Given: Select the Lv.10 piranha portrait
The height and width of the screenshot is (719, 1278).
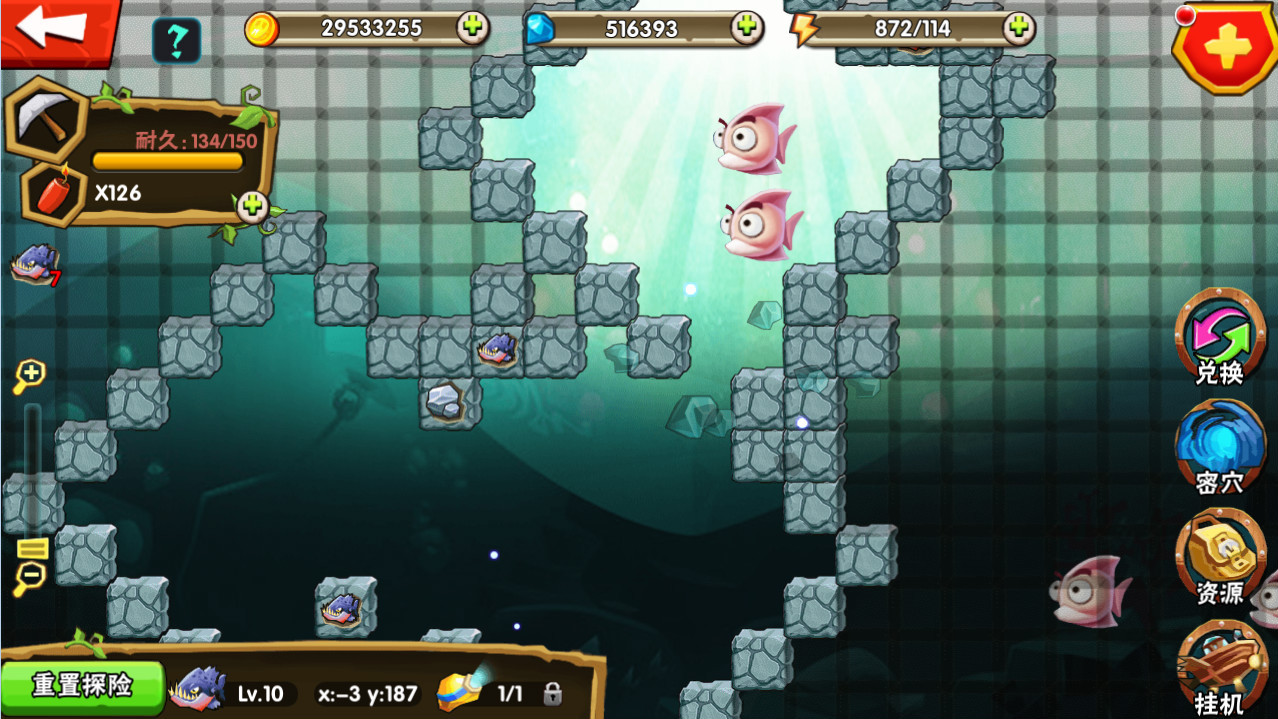Looking at the screenshot, I should coord(198,690).
